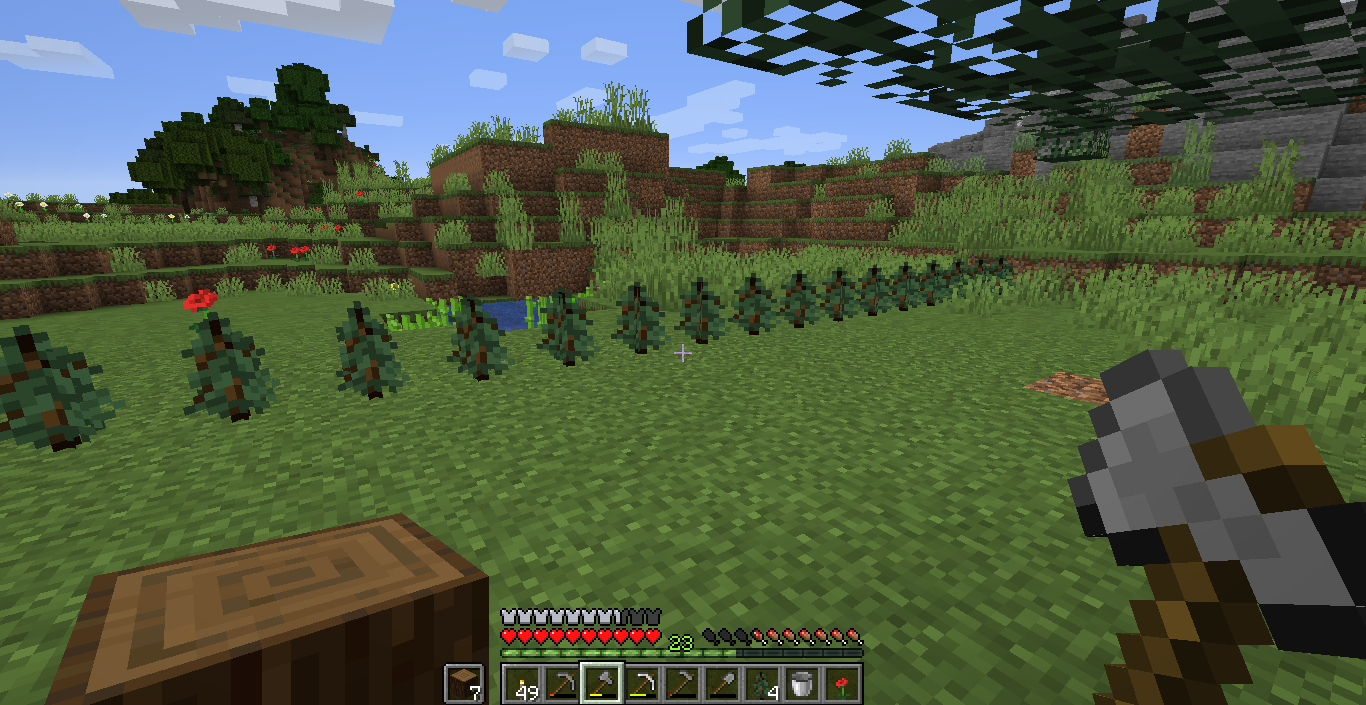1366x705 pixels.
Task: Select the red poppy flower slot
Action: (842, 684)
